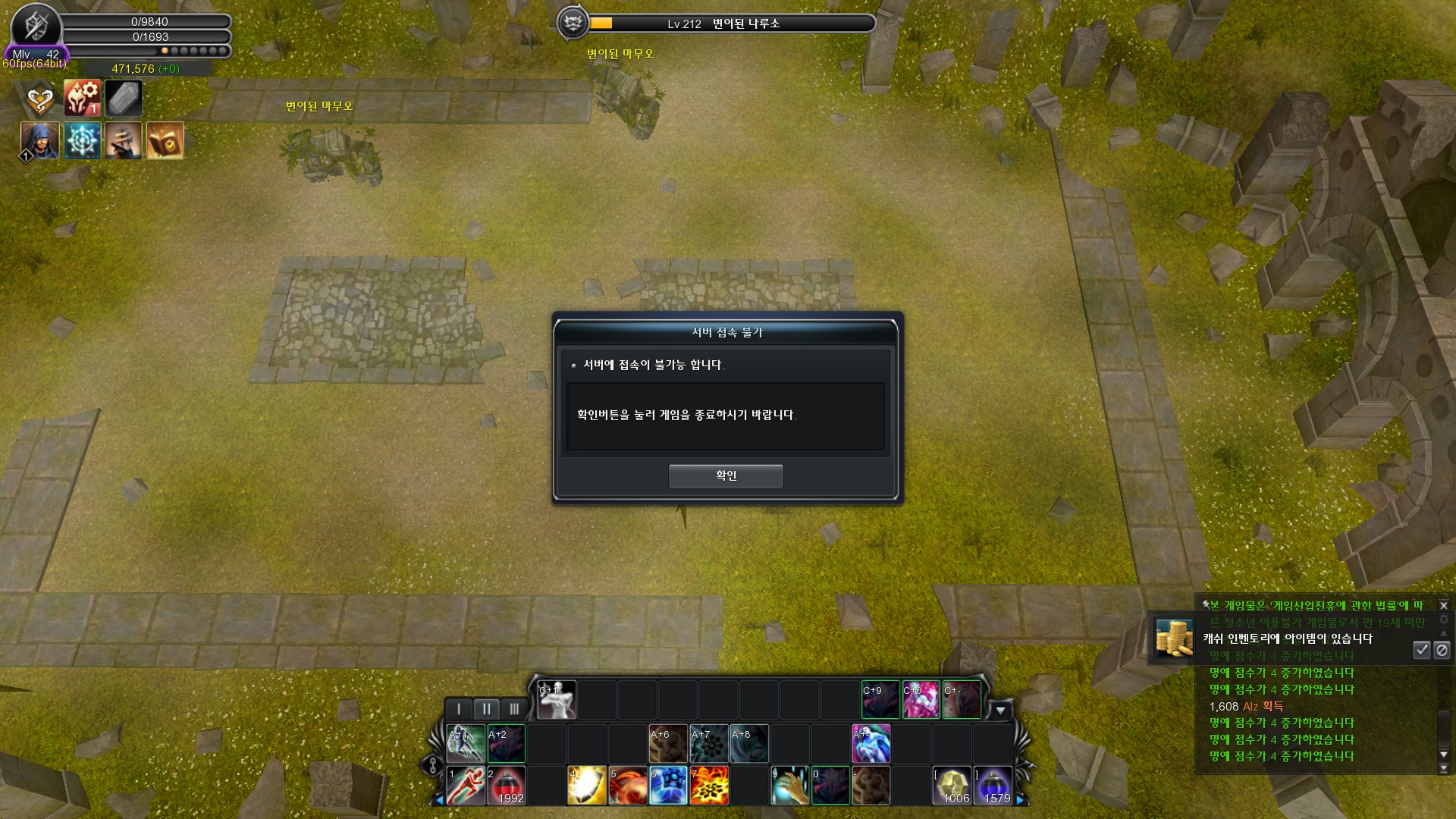1456x819 pixels.
Task: Close the chat log window
Action: point(1444,605)
